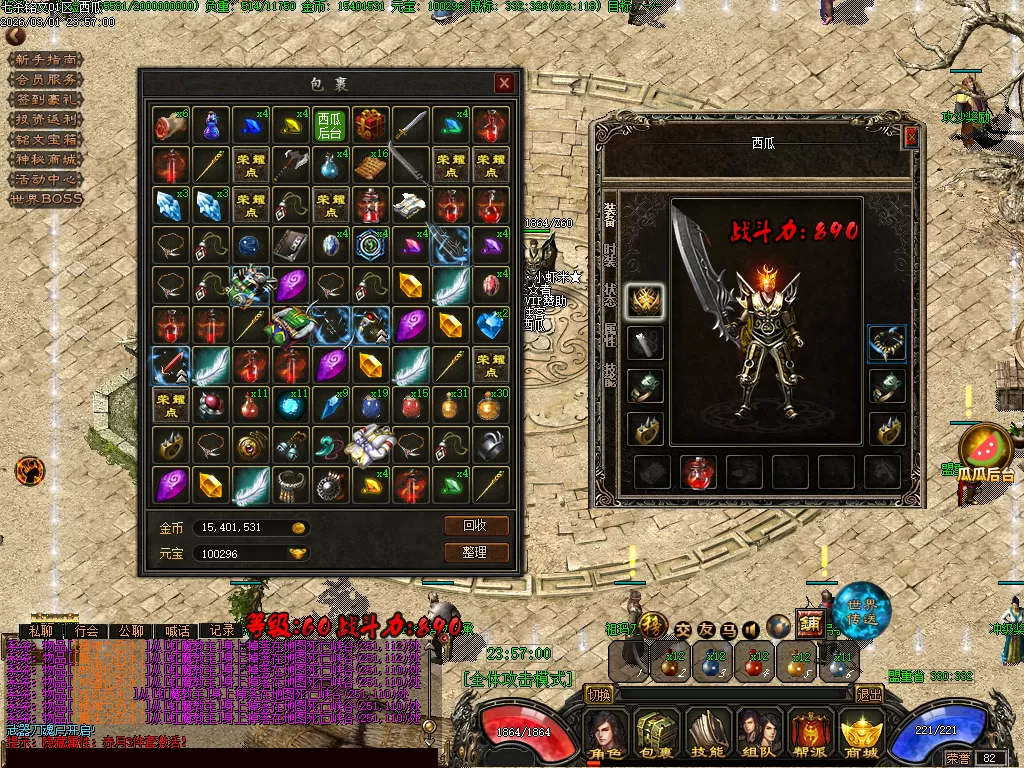Click the 回收 recycle button
The image size is (1024, 768).
[x=476, y=526]
